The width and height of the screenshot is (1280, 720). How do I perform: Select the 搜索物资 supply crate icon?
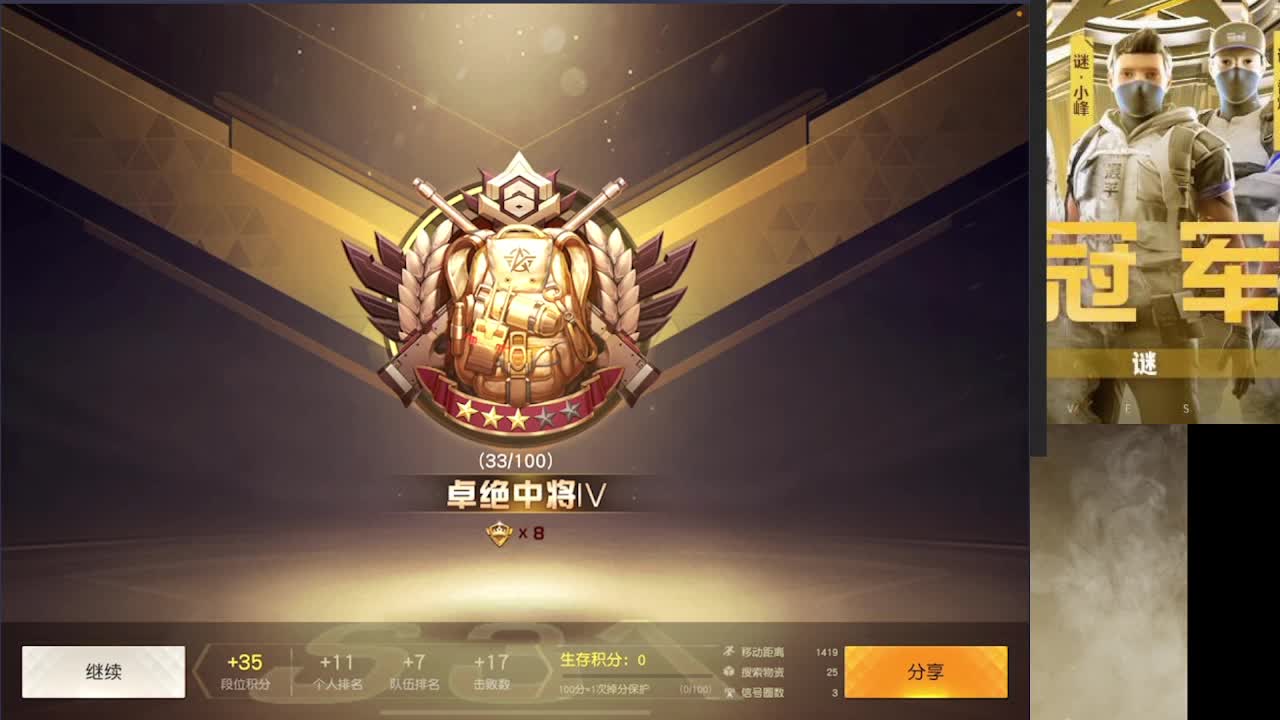coord(729,671)
